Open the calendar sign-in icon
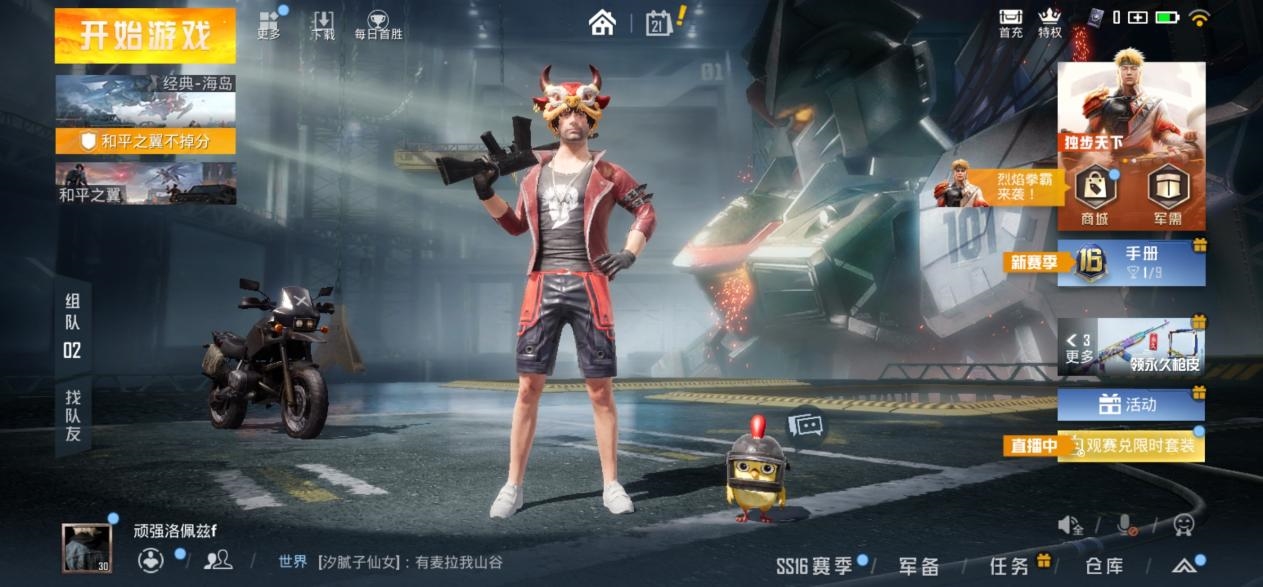 click(660, 22)
